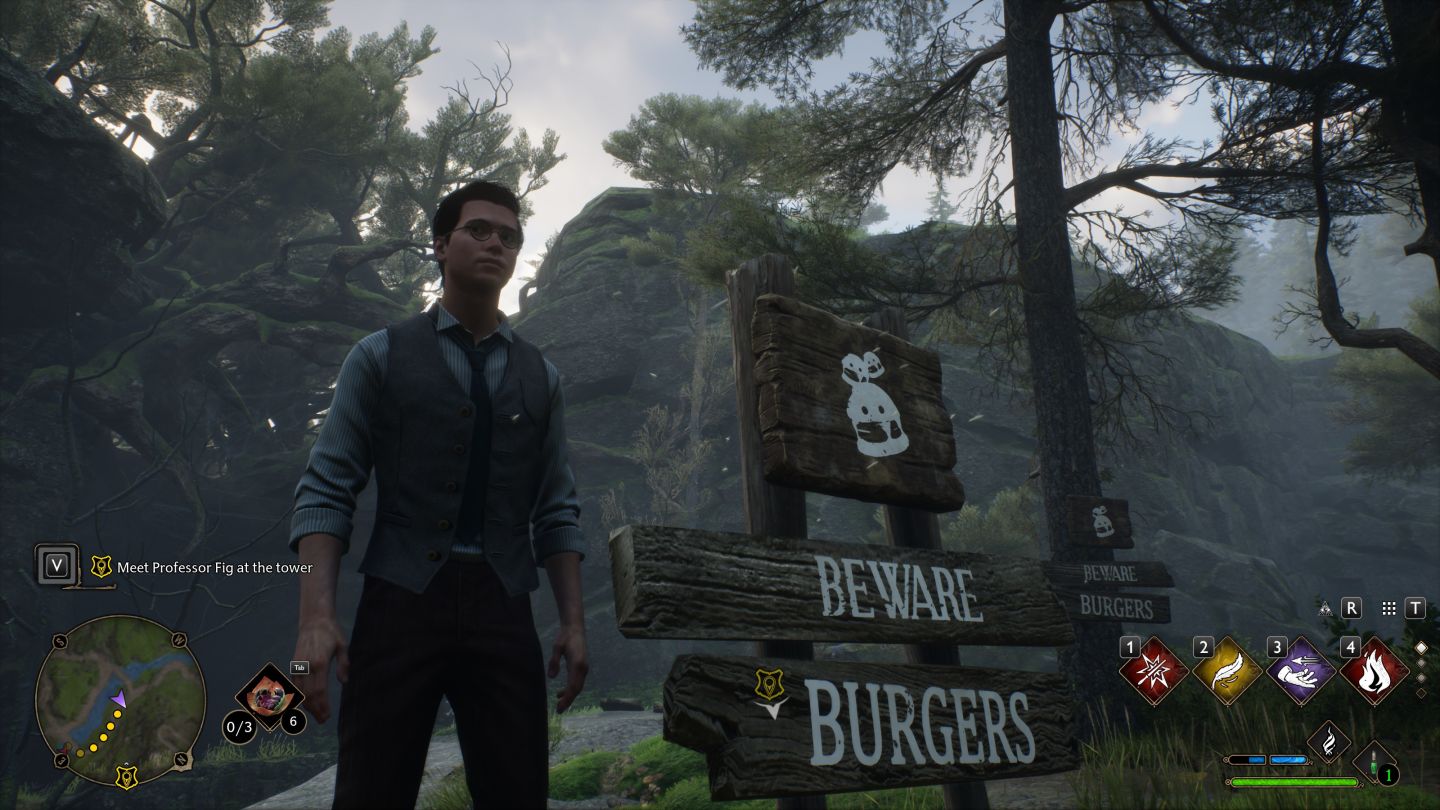Screen dimensions: 1440x810
Task: Cast the Incendio flame spell
Action: 1374,671
